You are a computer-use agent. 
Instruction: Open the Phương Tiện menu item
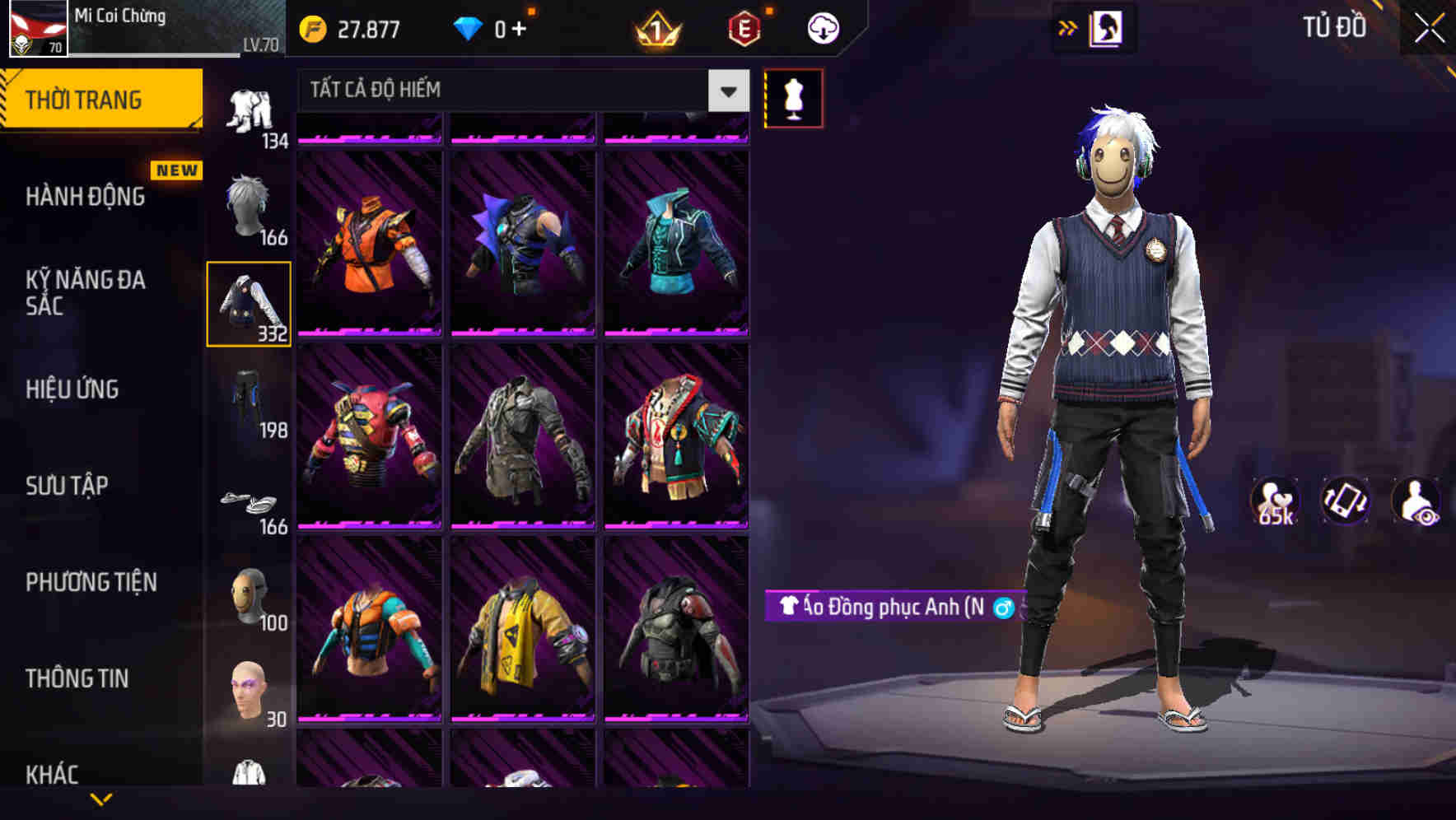pos(91,581)
